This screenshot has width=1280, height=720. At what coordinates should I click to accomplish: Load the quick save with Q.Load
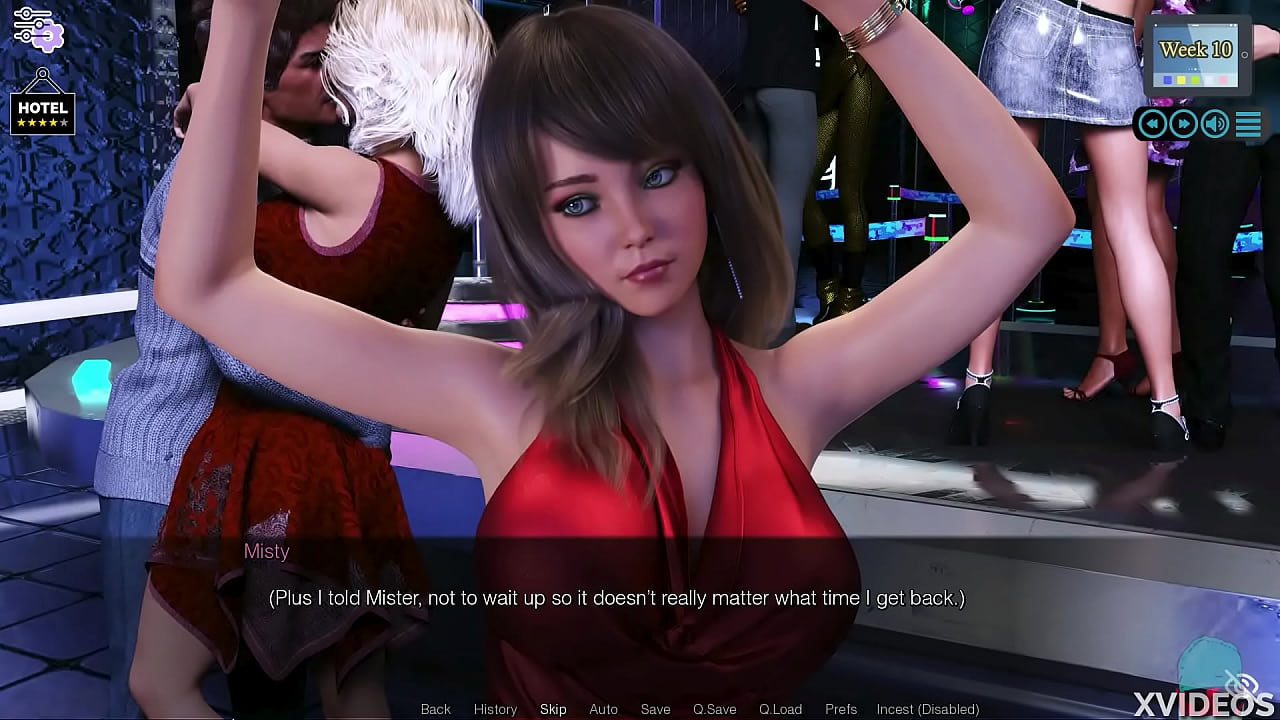point(780,709)
